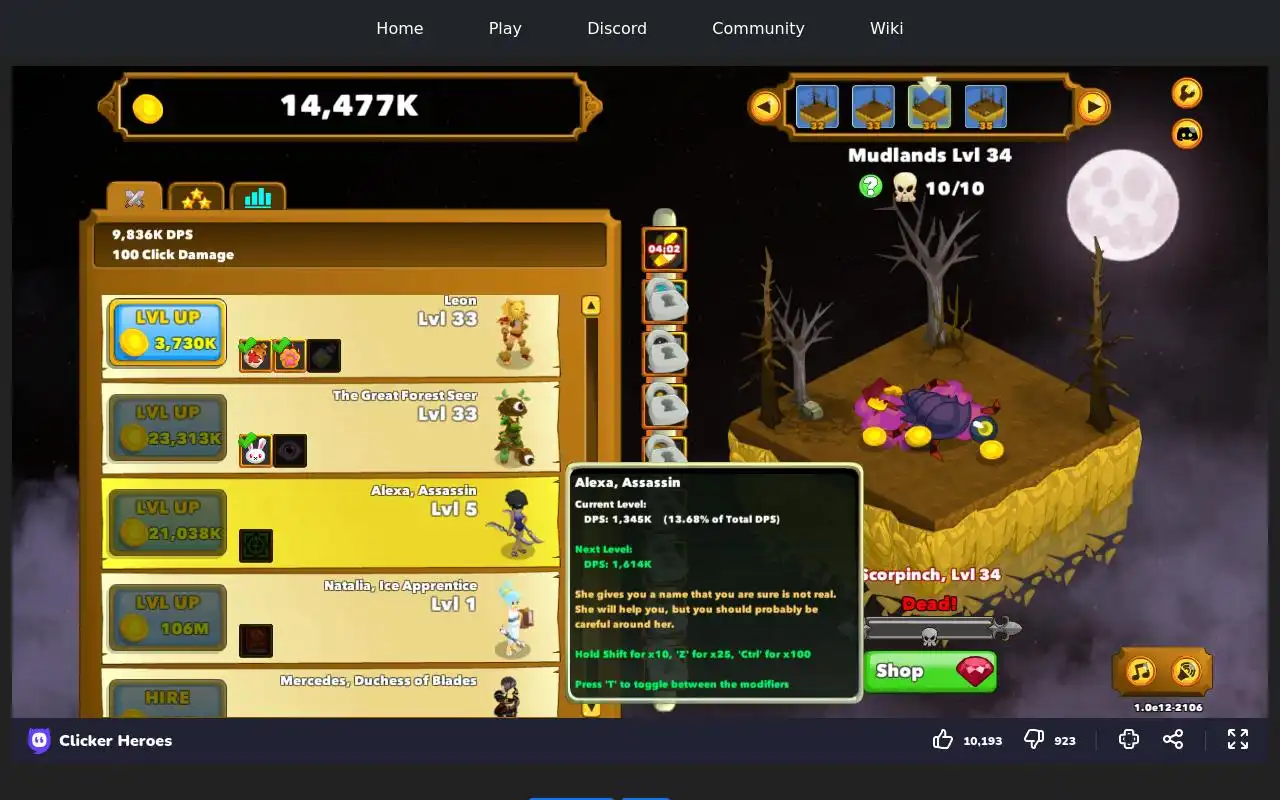Open the gold stars tab
Viewport: 1280px width, 800px height.
[196, 198]
